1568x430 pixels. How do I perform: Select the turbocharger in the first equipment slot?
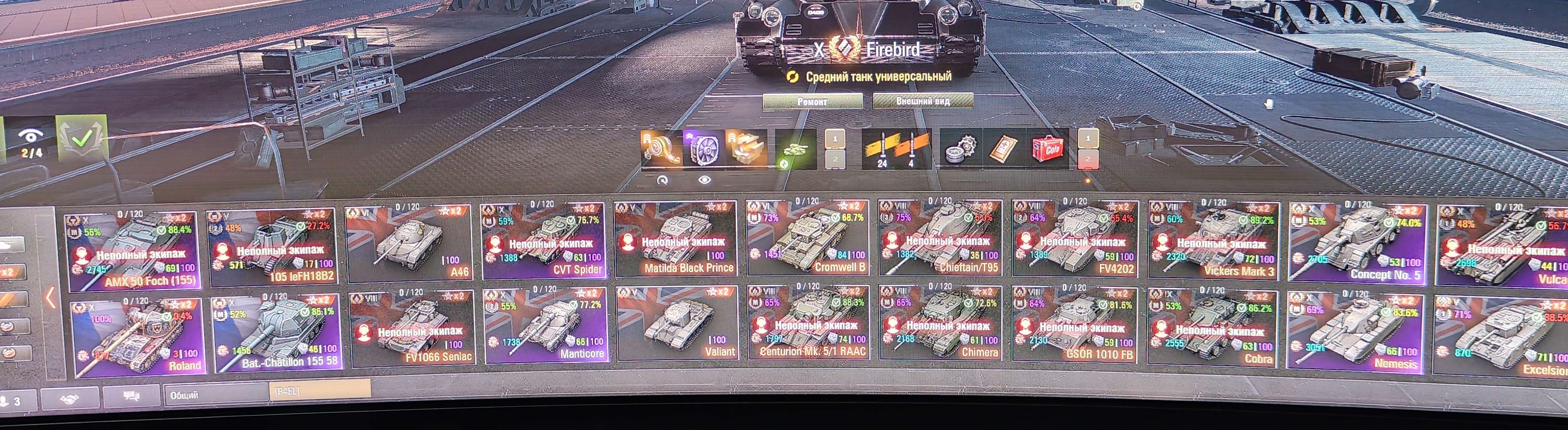[x=660, y=148]
